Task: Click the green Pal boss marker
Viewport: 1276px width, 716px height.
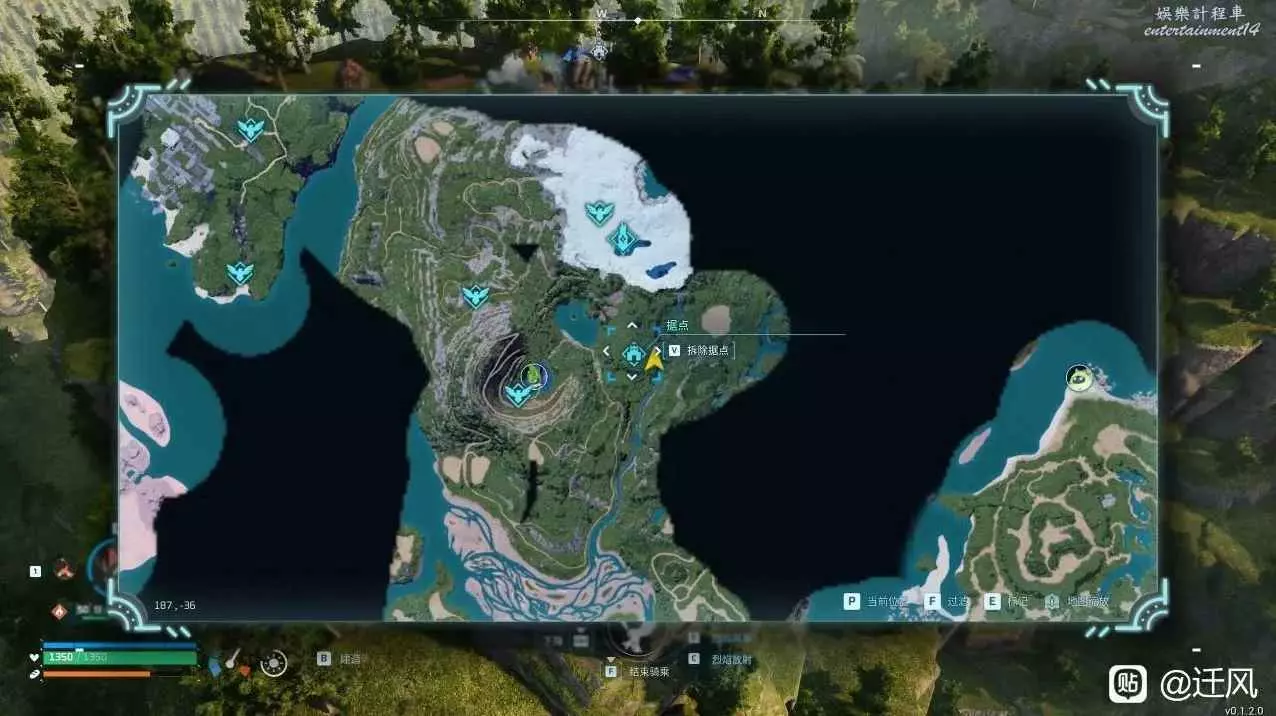Action: (534, 375)
